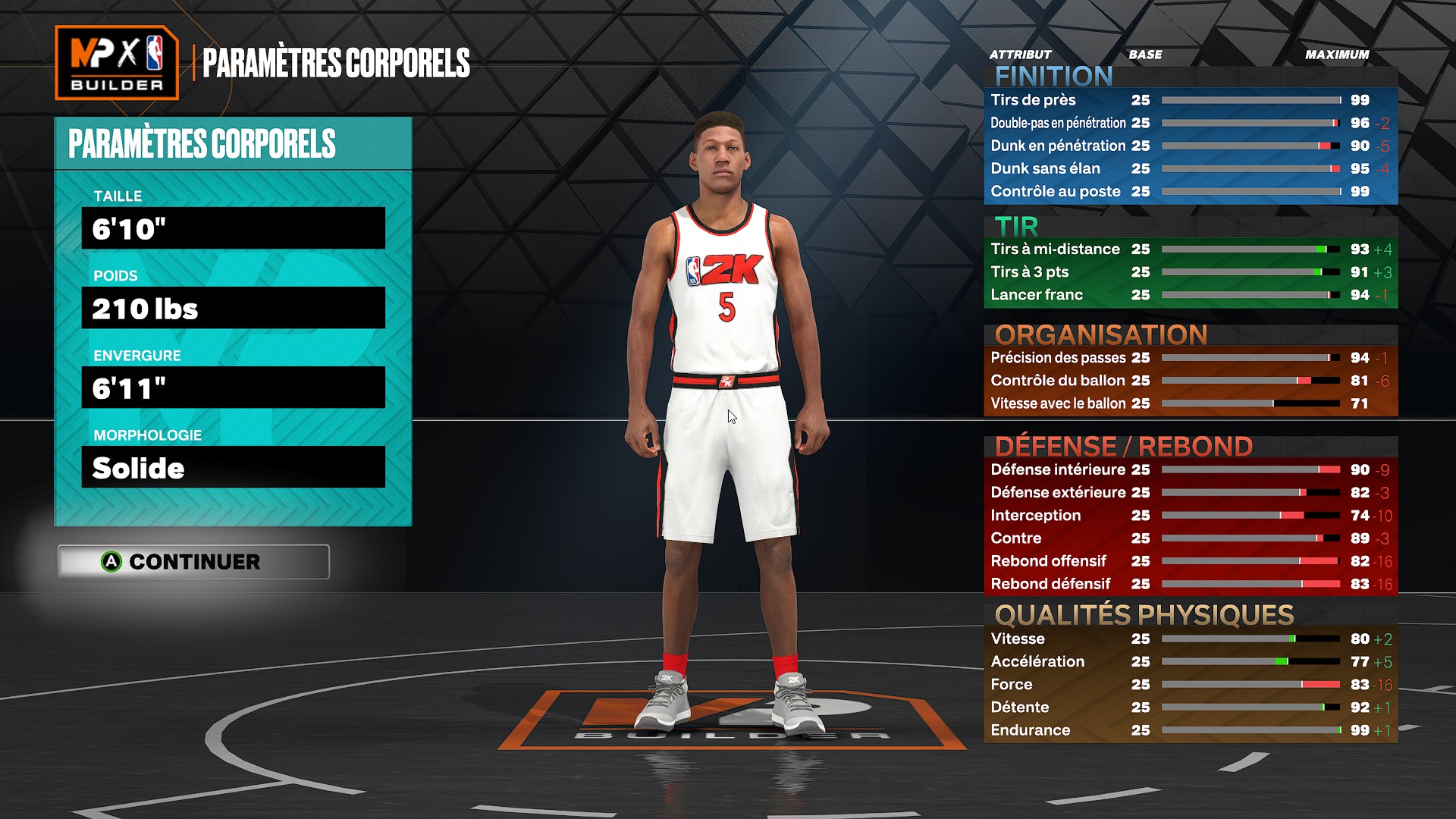Click the MP X NBA Builder logo
1456x819 pixels.
[118, 61]
